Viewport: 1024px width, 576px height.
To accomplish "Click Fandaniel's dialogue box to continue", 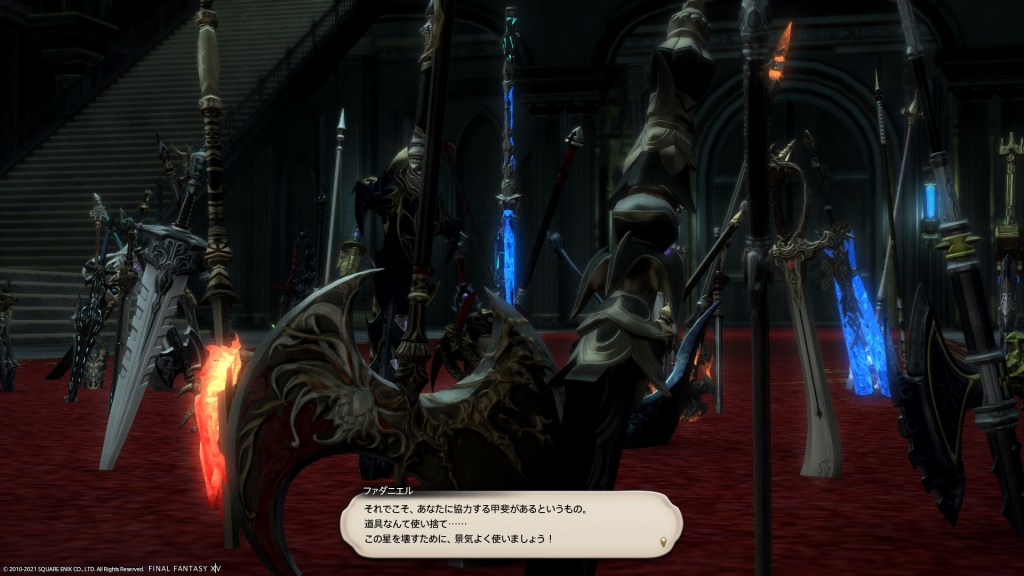I will [510, 524].
